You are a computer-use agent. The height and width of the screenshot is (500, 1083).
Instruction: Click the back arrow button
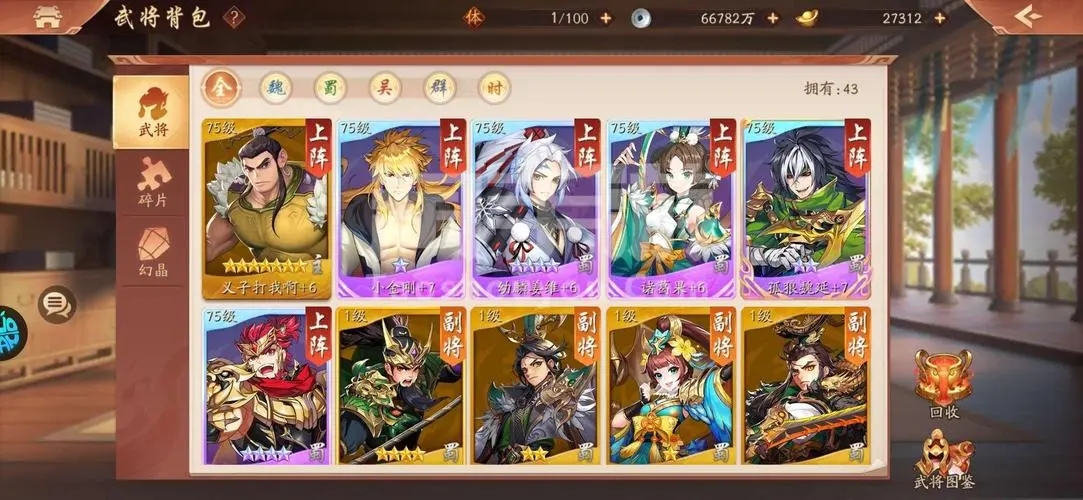pyautogui.click(x=1027, y=16)
